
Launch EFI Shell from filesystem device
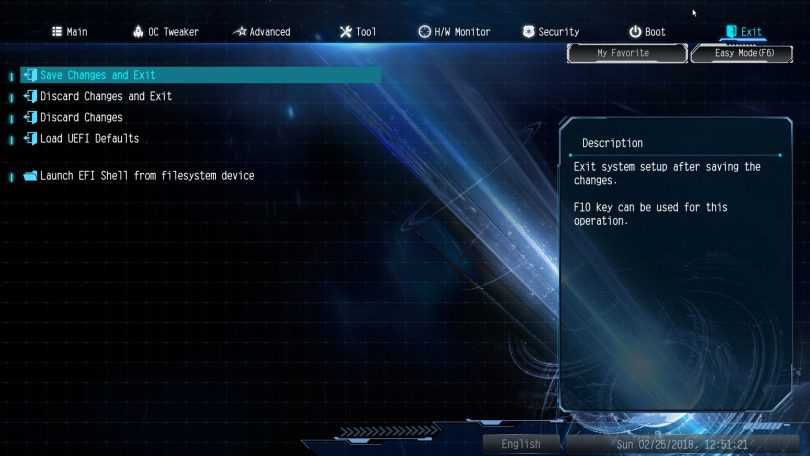pyautogui.click(x=146, y=176)
